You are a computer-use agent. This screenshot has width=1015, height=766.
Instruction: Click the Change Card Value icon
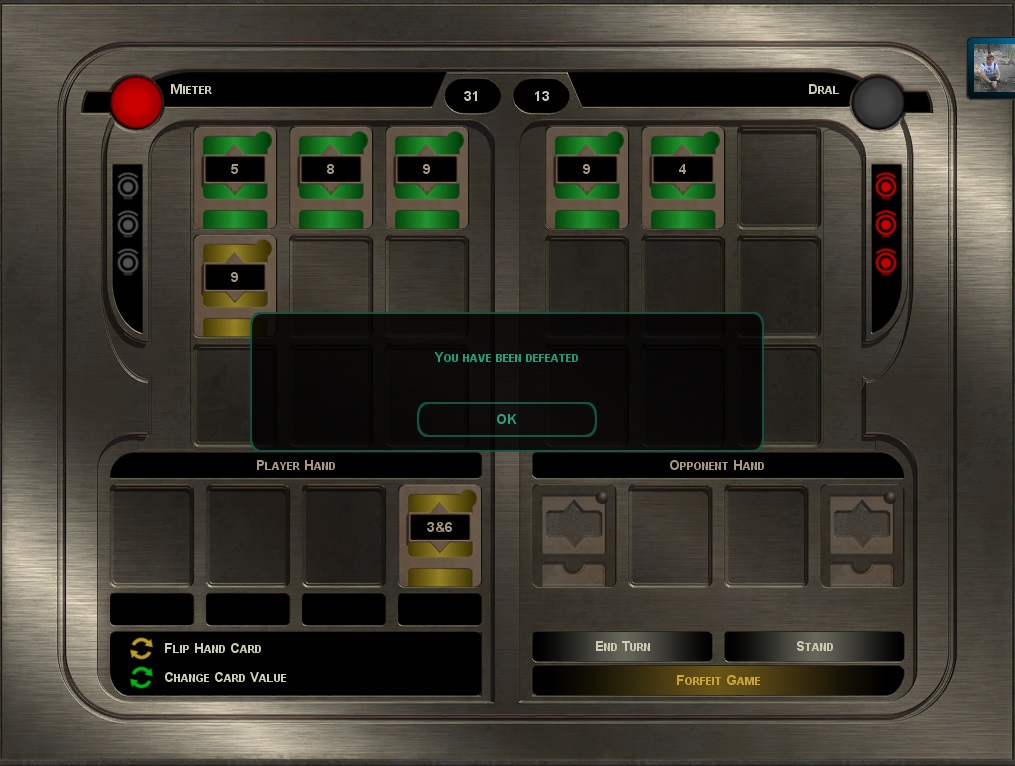click(x=141, y=678)
